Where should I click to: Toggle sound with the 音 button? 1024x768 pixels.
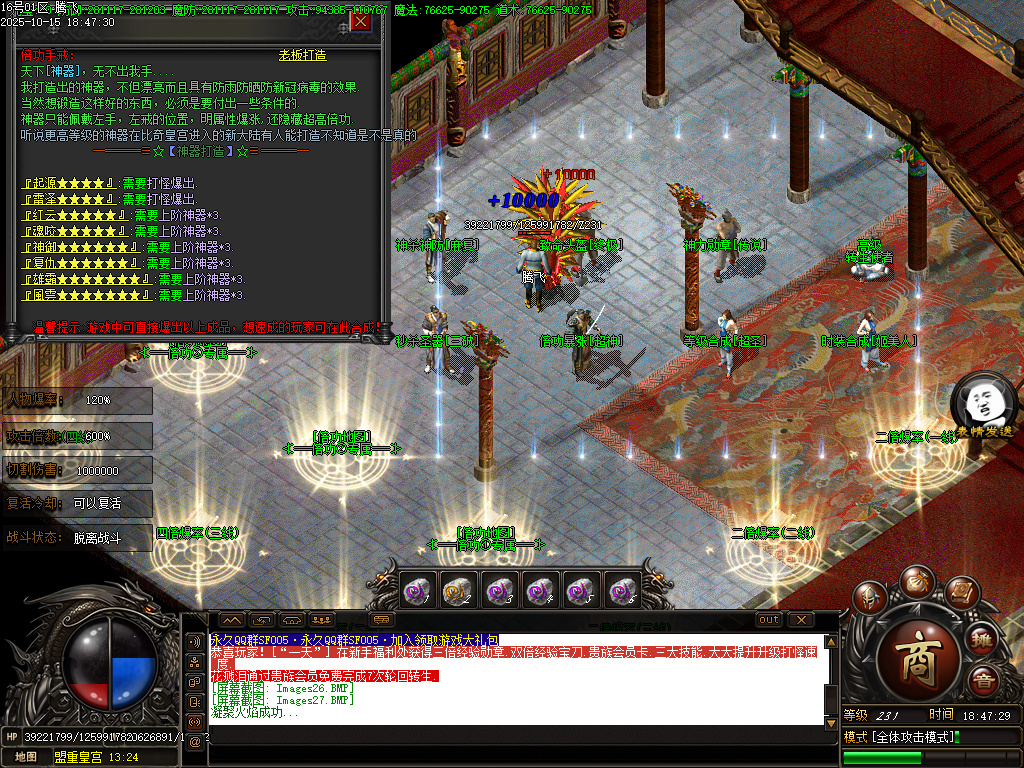(x=983, y=680)
